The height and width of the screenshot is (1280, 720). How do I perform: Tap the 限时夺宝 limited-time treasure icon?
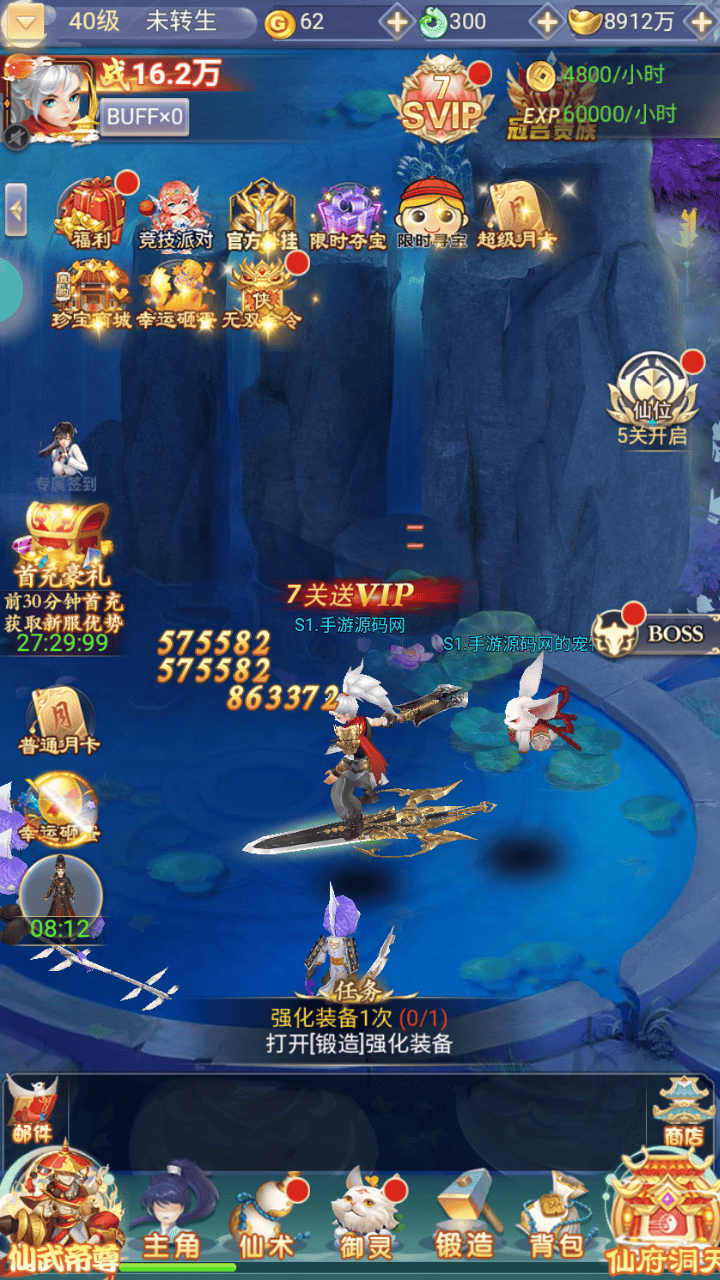tap(347, 212)
